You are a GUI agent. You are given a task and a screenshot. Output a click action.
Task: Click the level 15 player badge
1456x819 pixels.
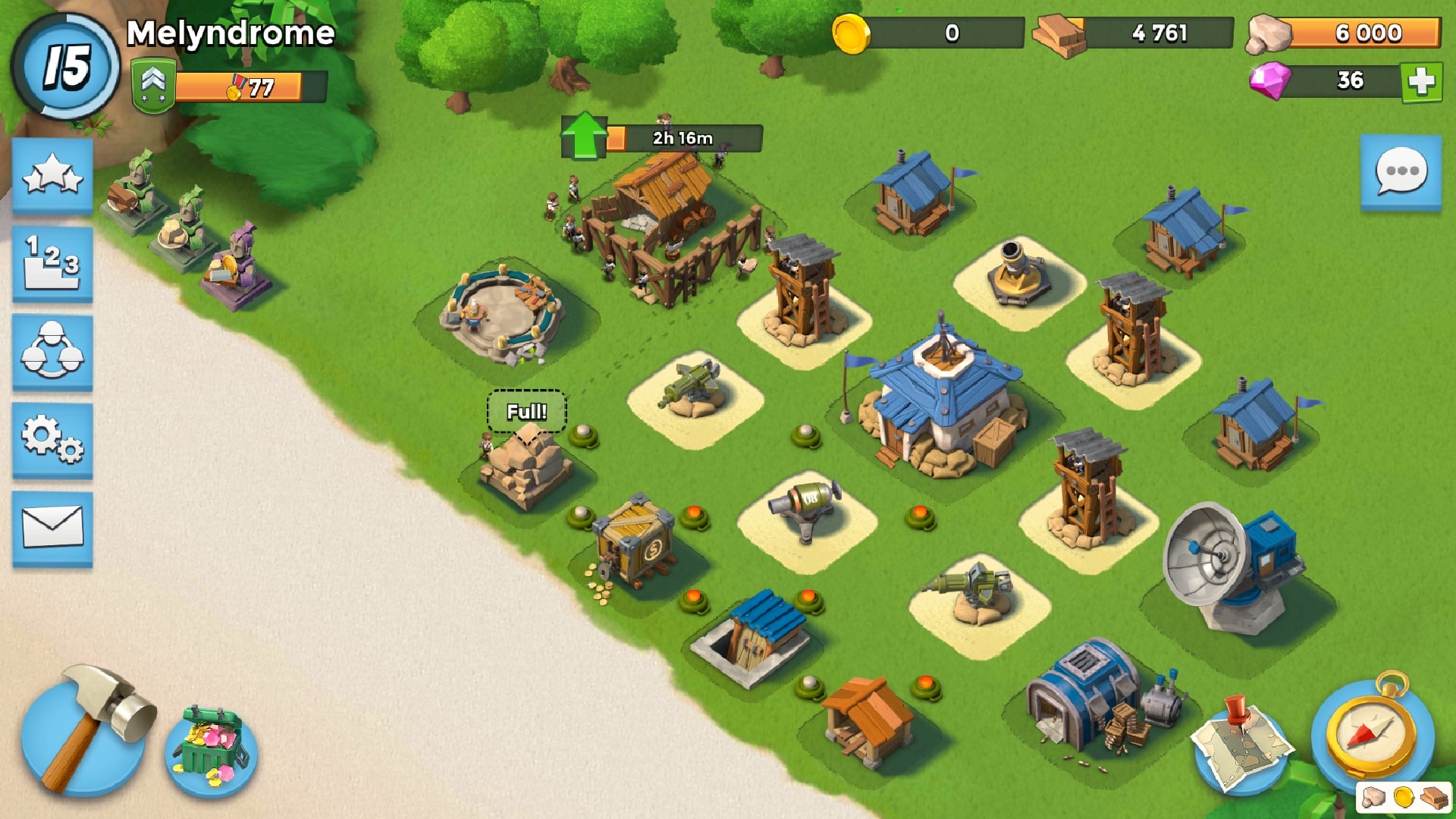click(66, 67)
